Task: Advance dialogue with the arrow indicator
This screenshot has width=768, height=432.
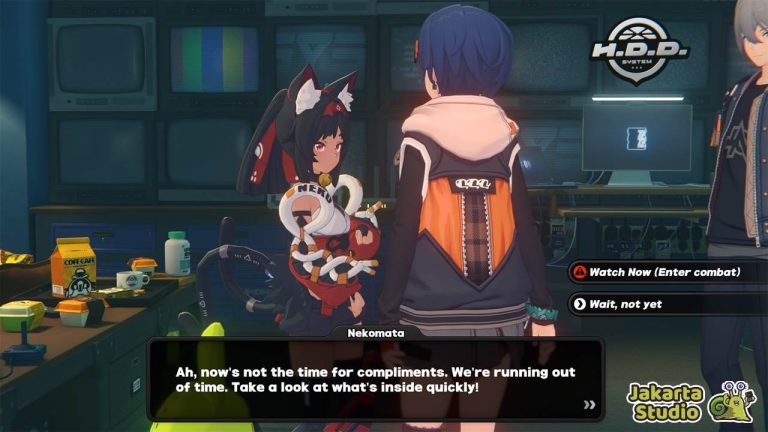Action: tap(590, 405)
